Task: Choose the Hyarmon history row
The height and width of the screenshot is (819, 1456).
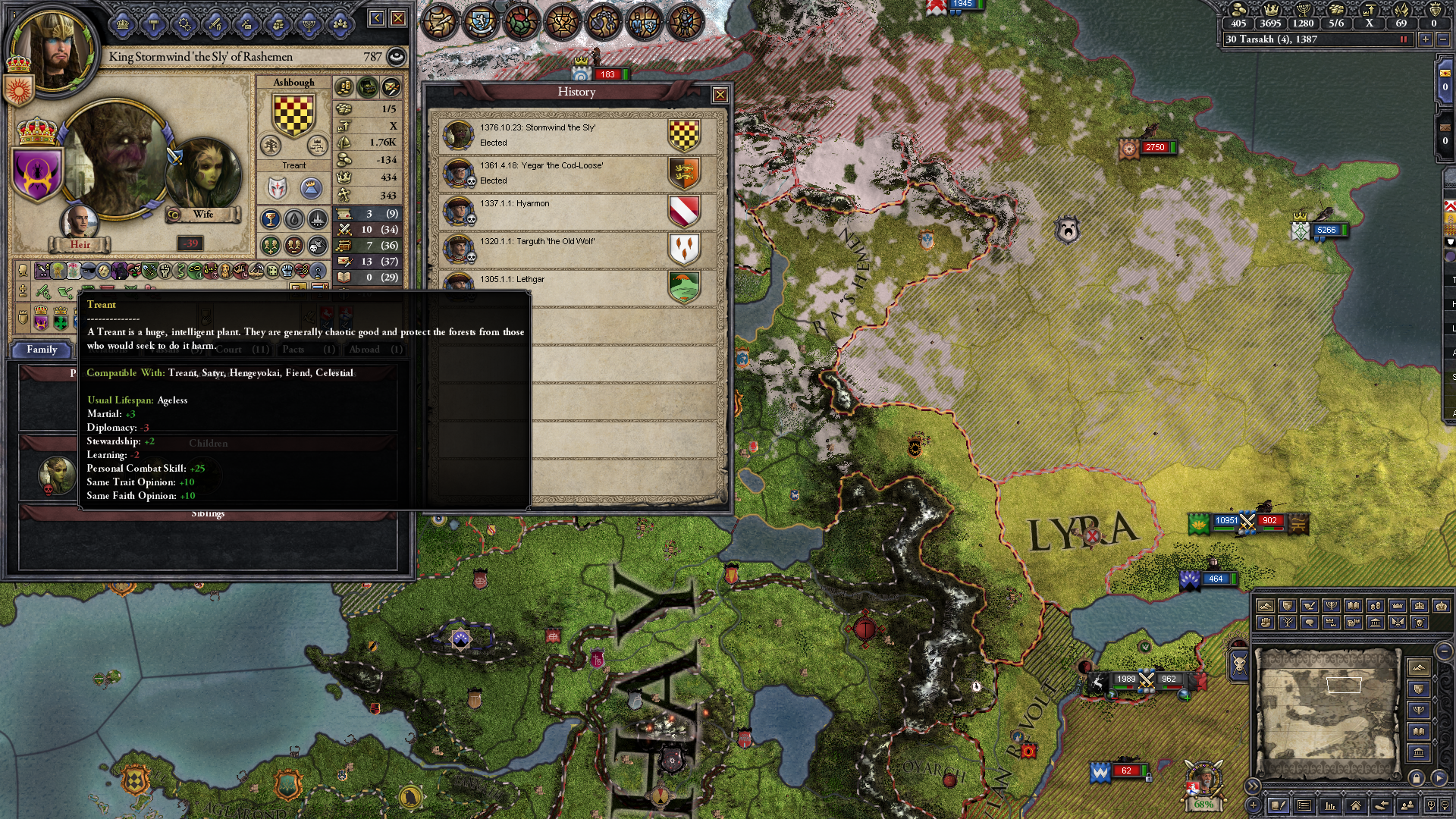Action: point(577,211)
